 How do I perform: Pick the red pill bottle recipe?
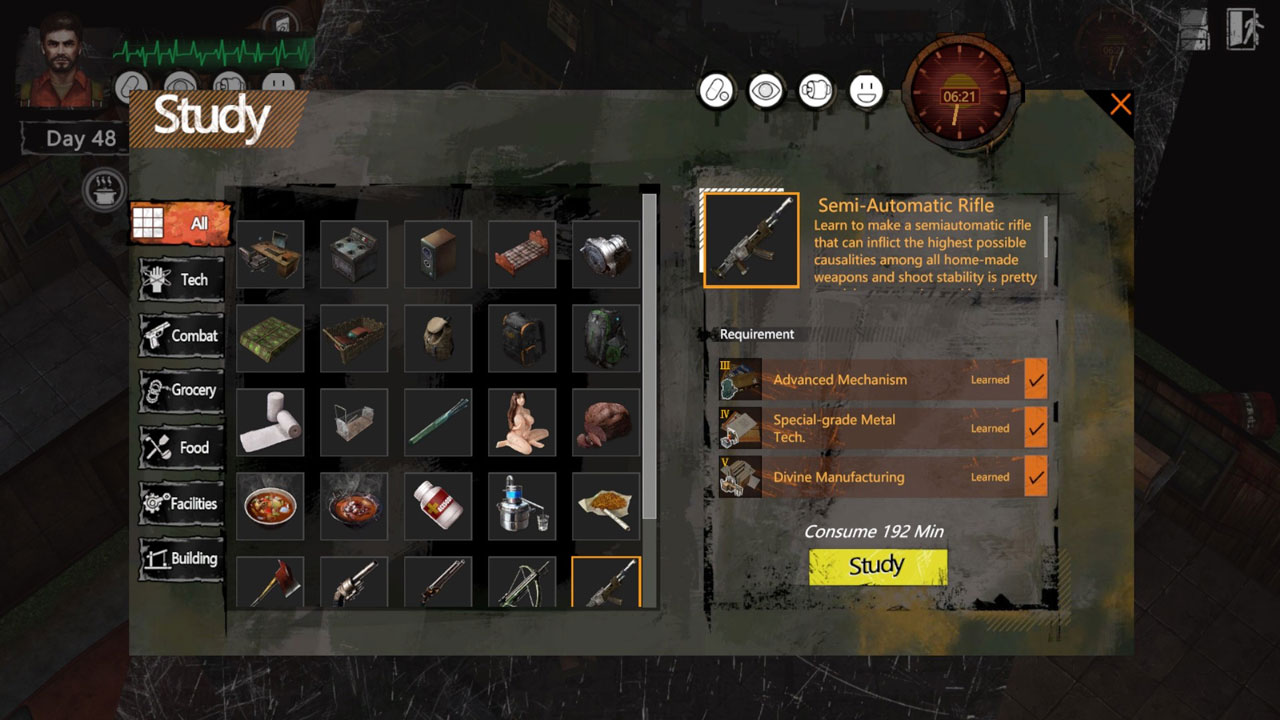point(438,507)
